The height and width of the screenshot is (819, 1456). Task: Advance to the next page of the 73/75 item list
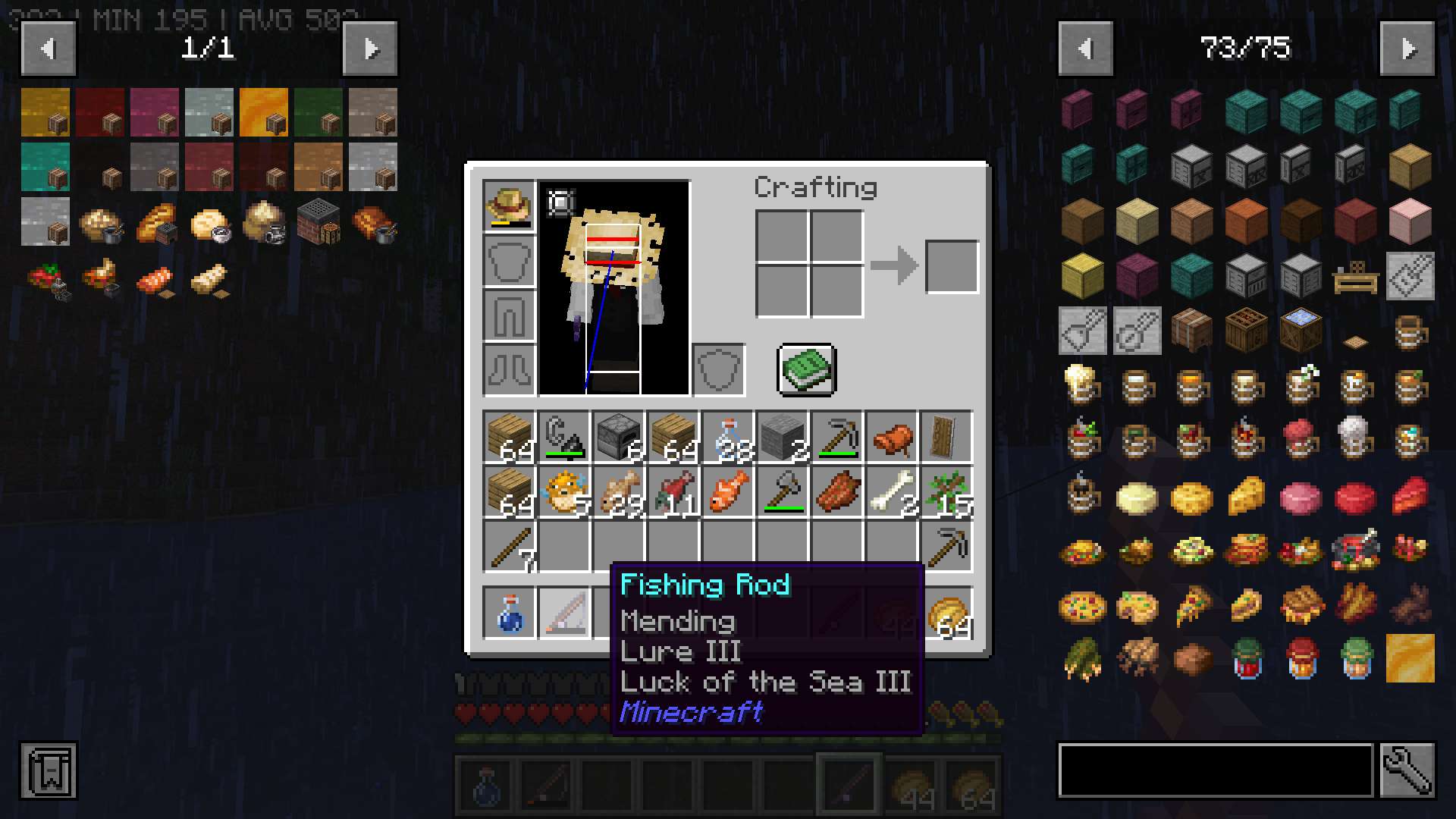coord(1409,48)
